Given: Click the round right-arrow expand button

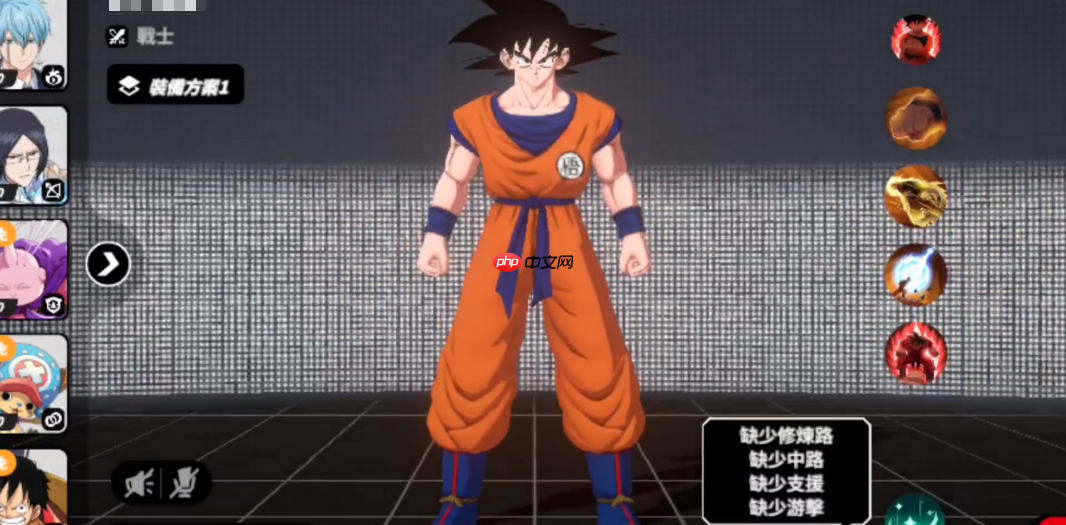Looking at the screenshot, I should pos(108,264).
